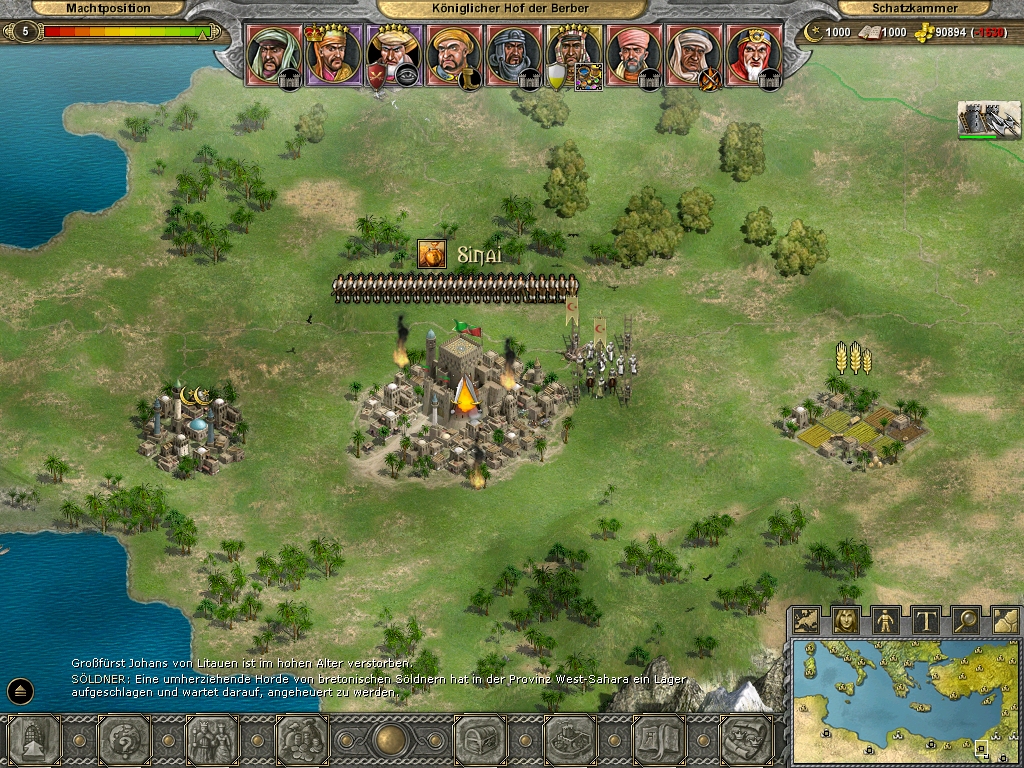Open the treasure chest panel
This screenshot has height=768, width=1024.
point(480,741)
